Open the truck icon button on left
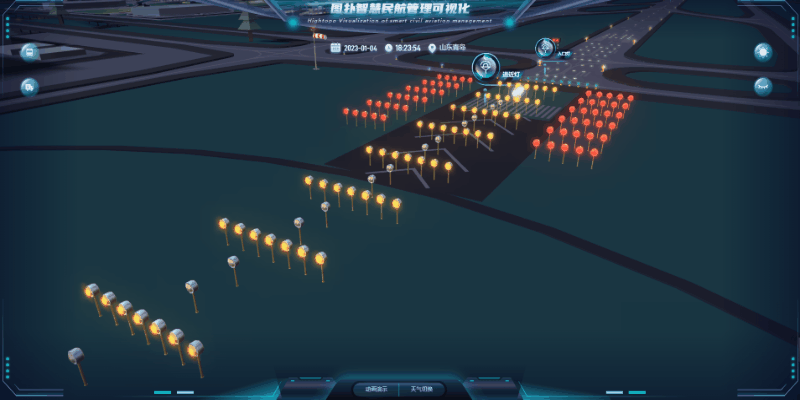Screen dimensions: 800x400 pyautogui.click(x=30, y=87)
